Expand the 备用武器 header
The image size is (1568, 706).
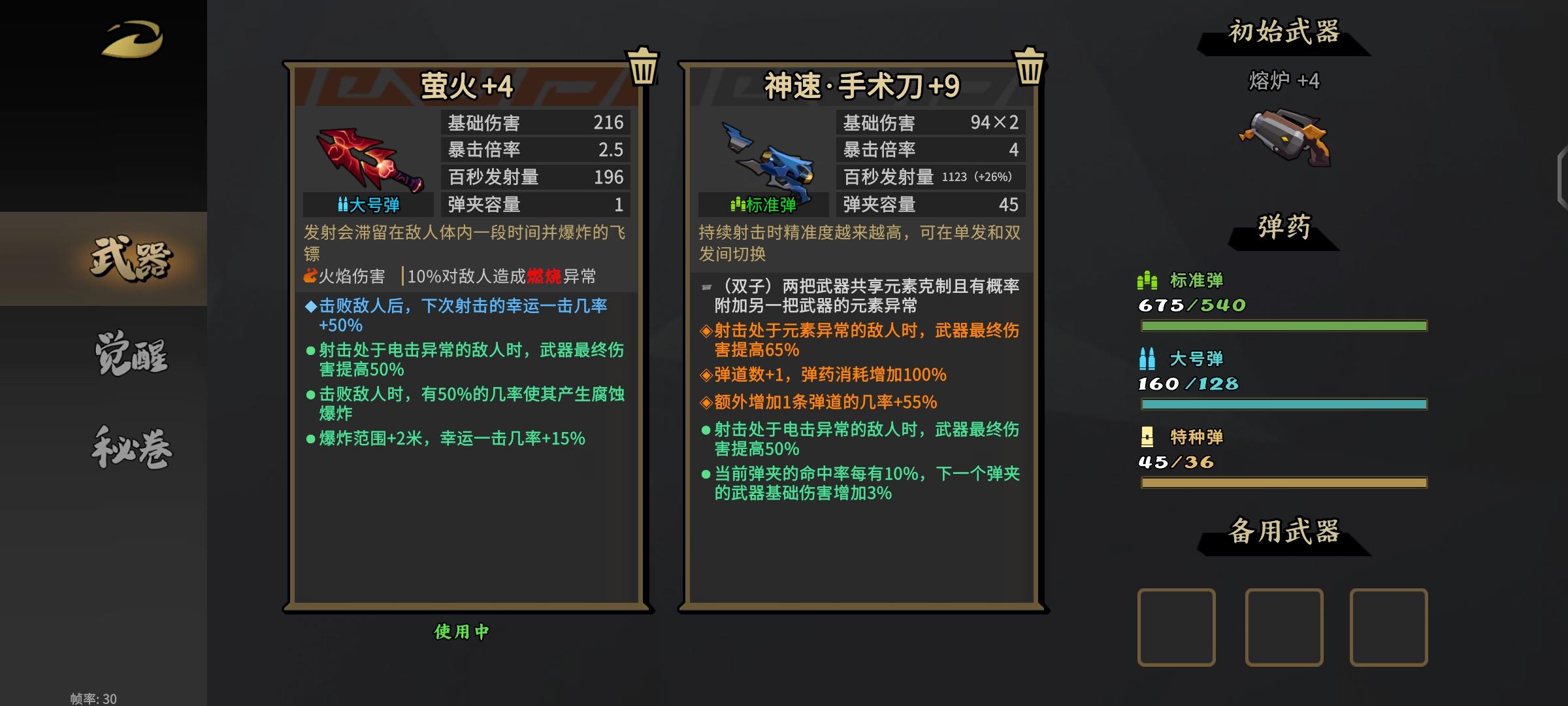pyautogui.click(x=1285, y=529)
